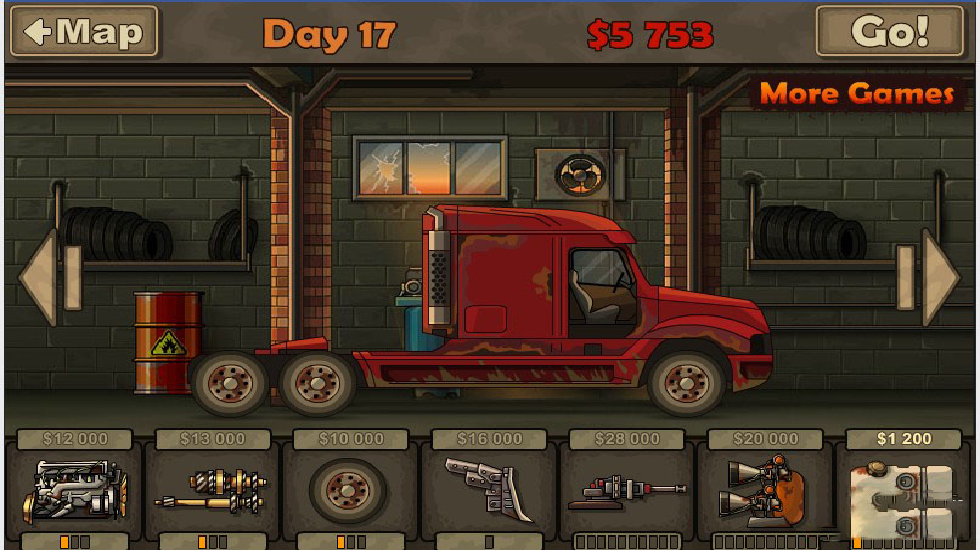The width and height of the screenshot is (980, 550).
Task: Switch to the previous vehicle
Action: (x=41, y=277)
